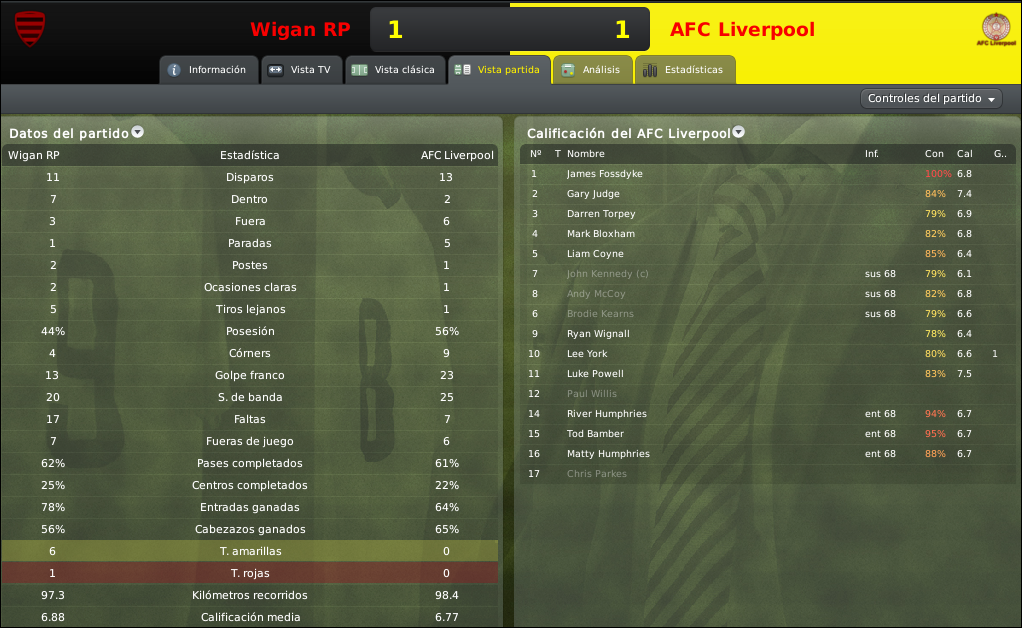Screen dimensions: 1022x628
Task: Choose Luke Powell from the ratings list
Action: point(595,374)
